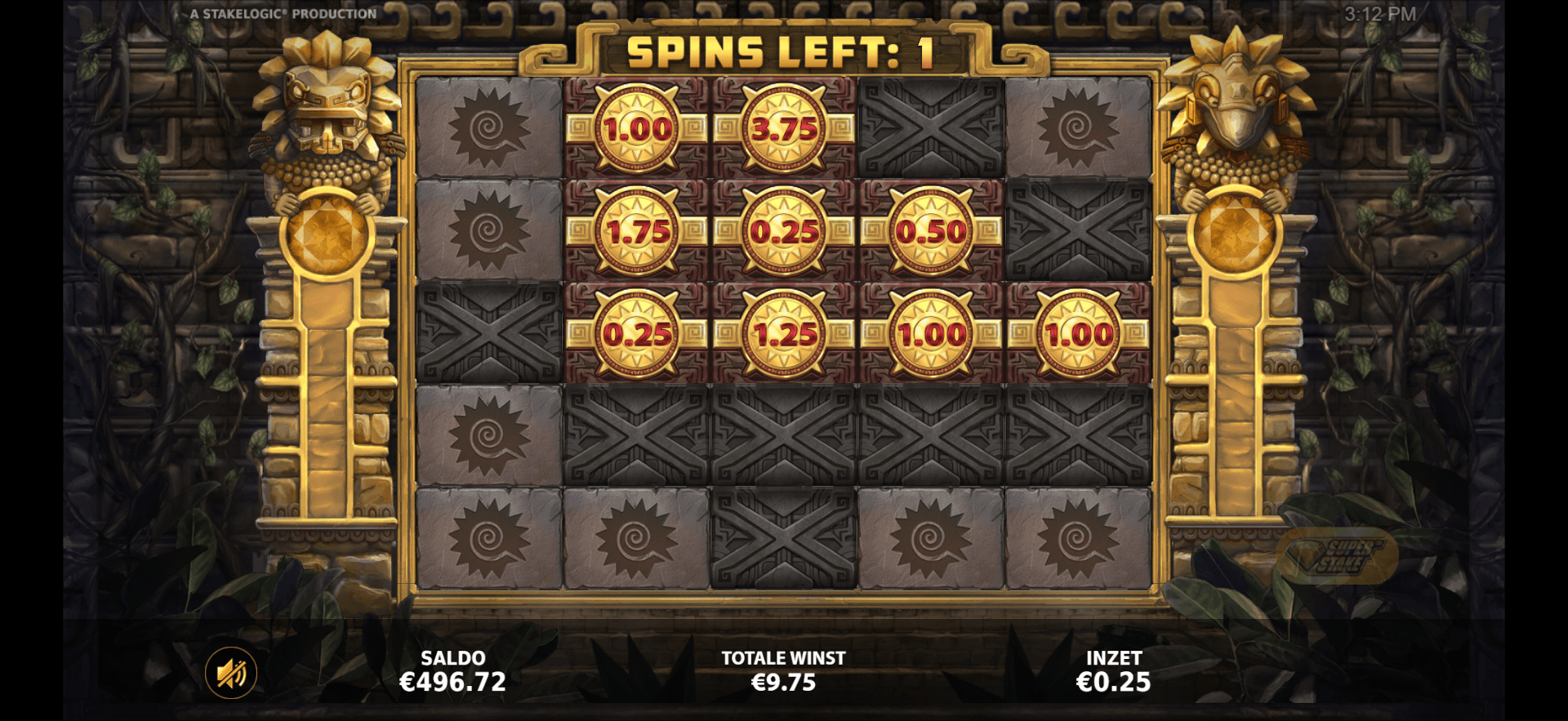Click the golden jaguar statue on the left pillar
1568x721 pixels.
click(x=327, y=114)
